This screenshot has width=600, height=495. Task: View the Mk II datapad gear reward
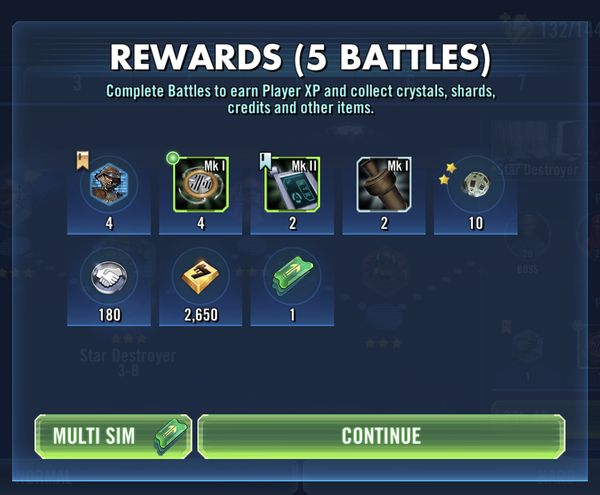tap(293, 185)
